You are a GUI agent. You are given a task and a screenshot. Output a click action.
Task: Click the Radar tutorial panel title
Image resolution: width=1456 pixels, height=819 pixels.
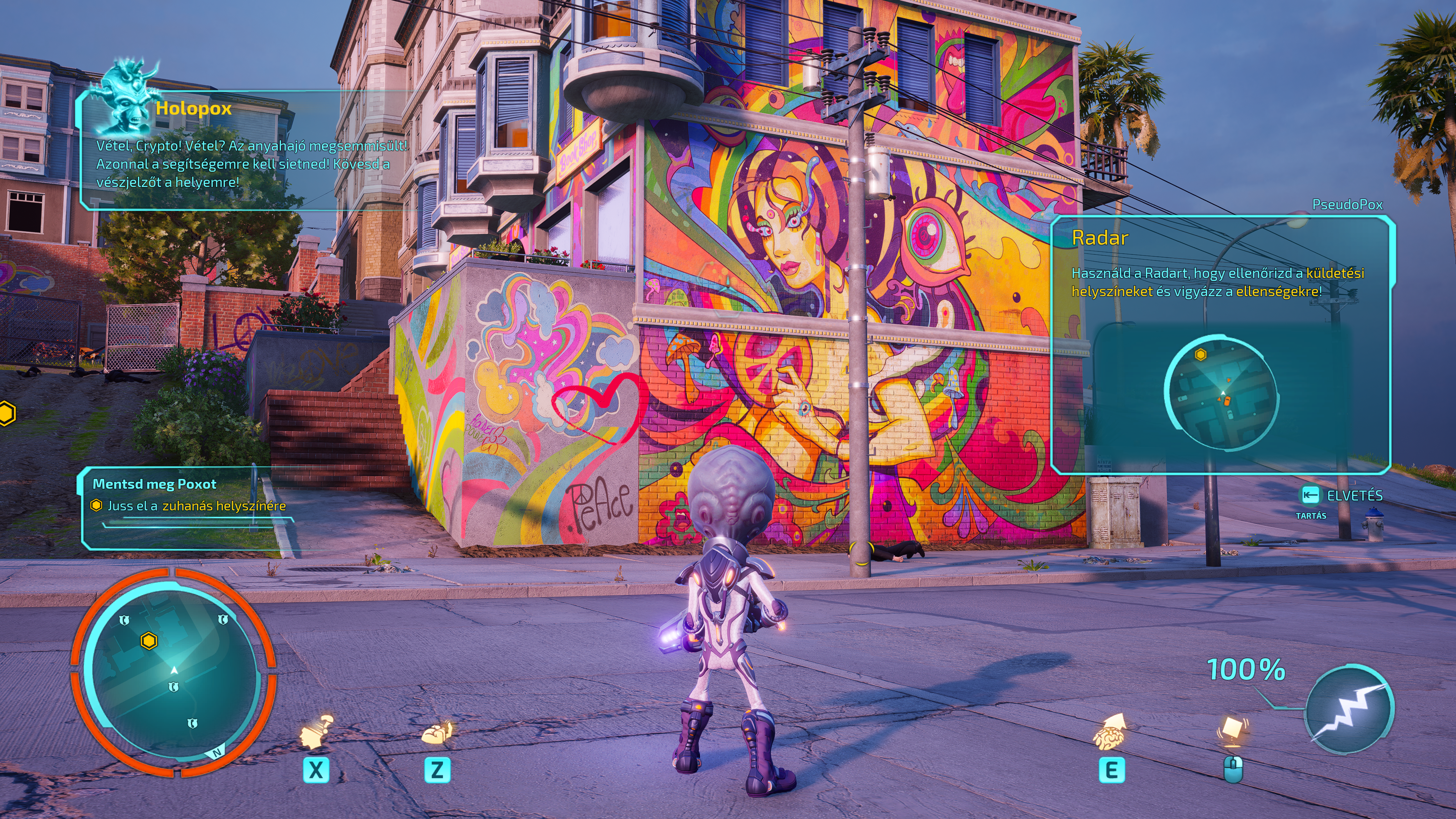(x=1099, y=238)
